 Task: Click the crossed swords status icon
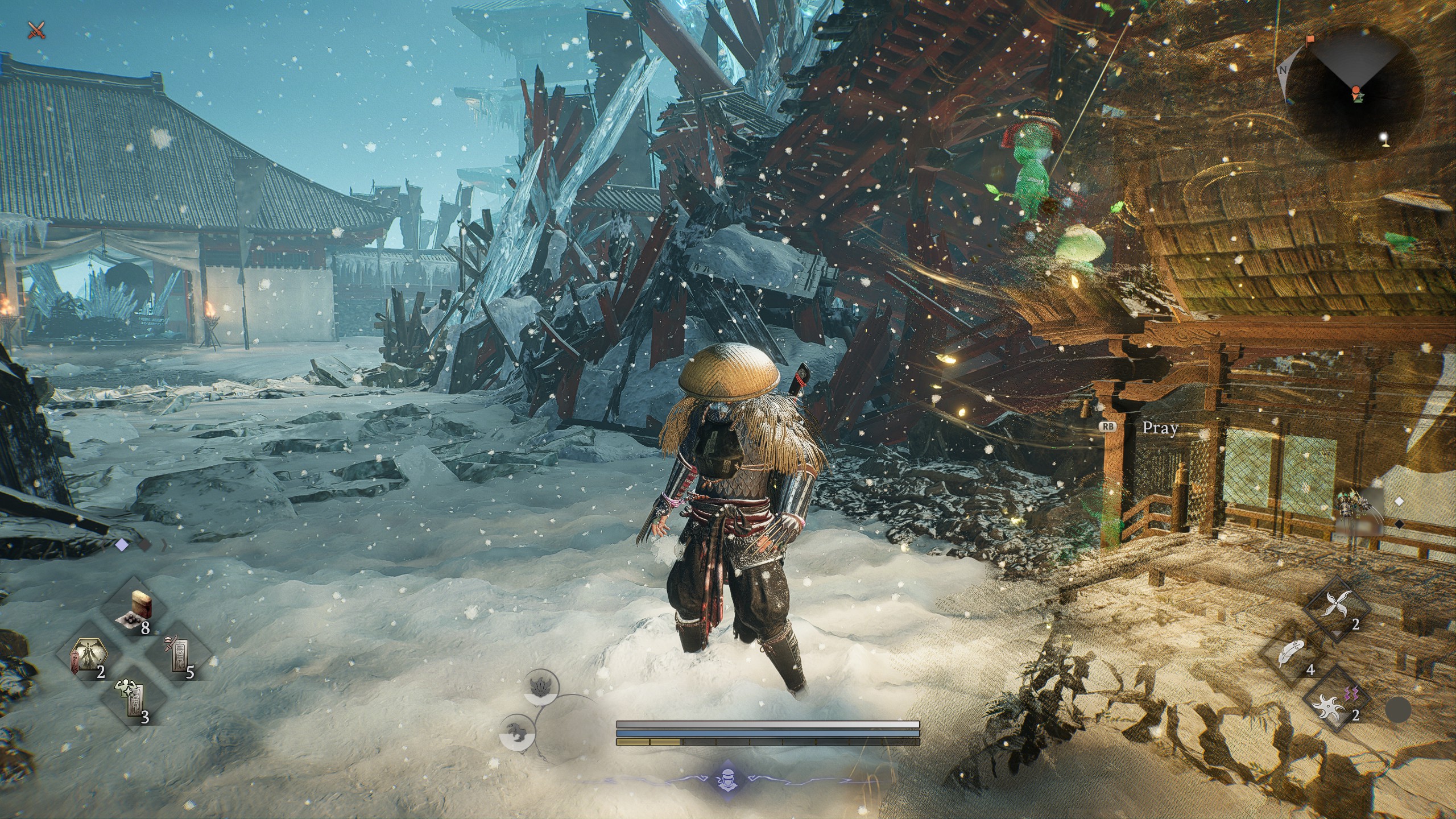click(x=37, y=30)
